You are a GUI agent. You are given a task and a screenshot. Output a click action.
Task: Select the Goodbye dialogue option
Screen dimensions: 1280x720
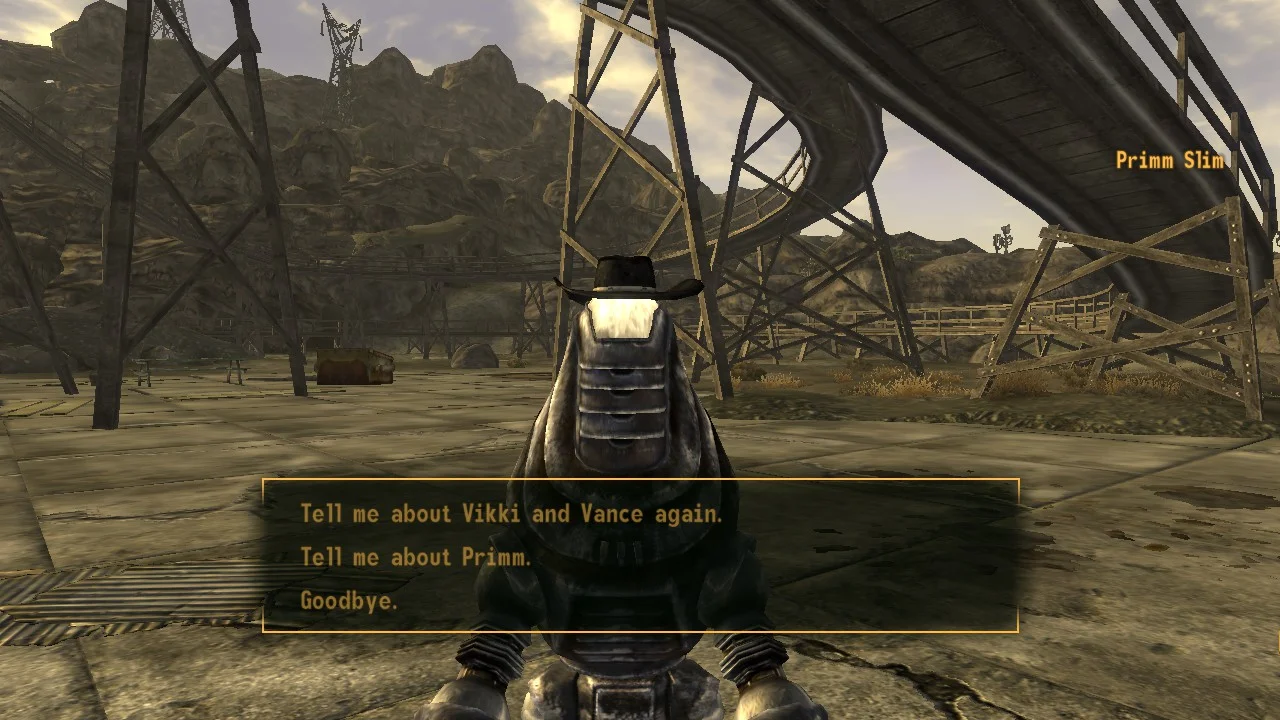(349, 601)
